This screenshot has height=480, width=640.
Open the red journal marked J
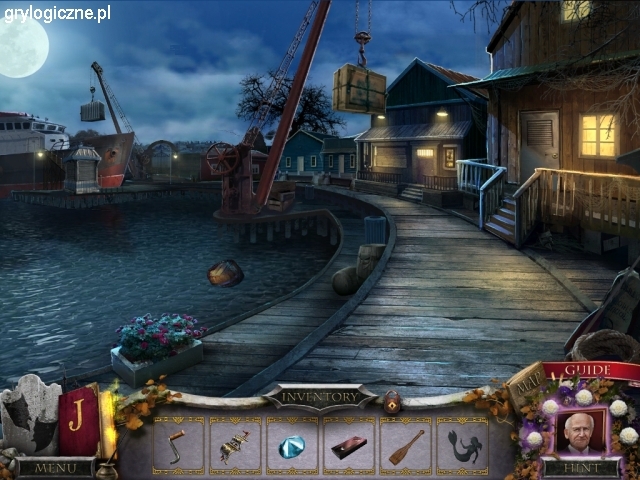[x=77, y=412]
